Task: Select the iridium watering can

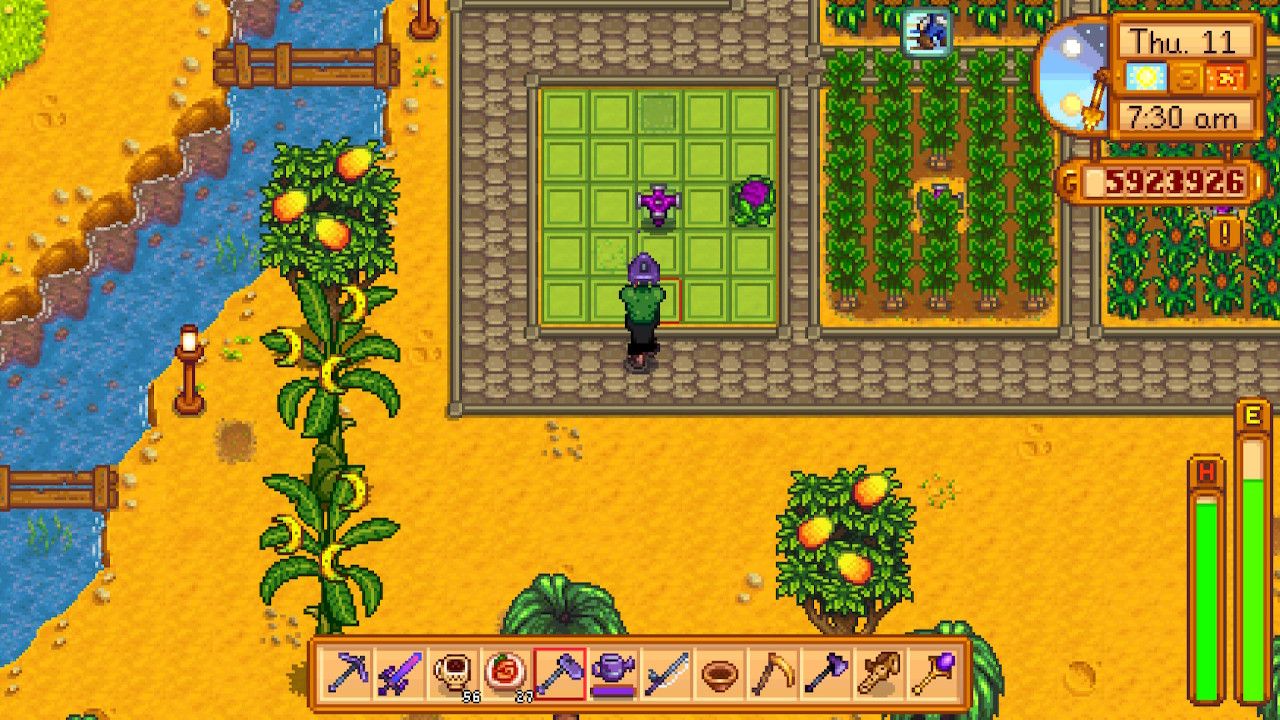Action: click(x=610, y=672)
